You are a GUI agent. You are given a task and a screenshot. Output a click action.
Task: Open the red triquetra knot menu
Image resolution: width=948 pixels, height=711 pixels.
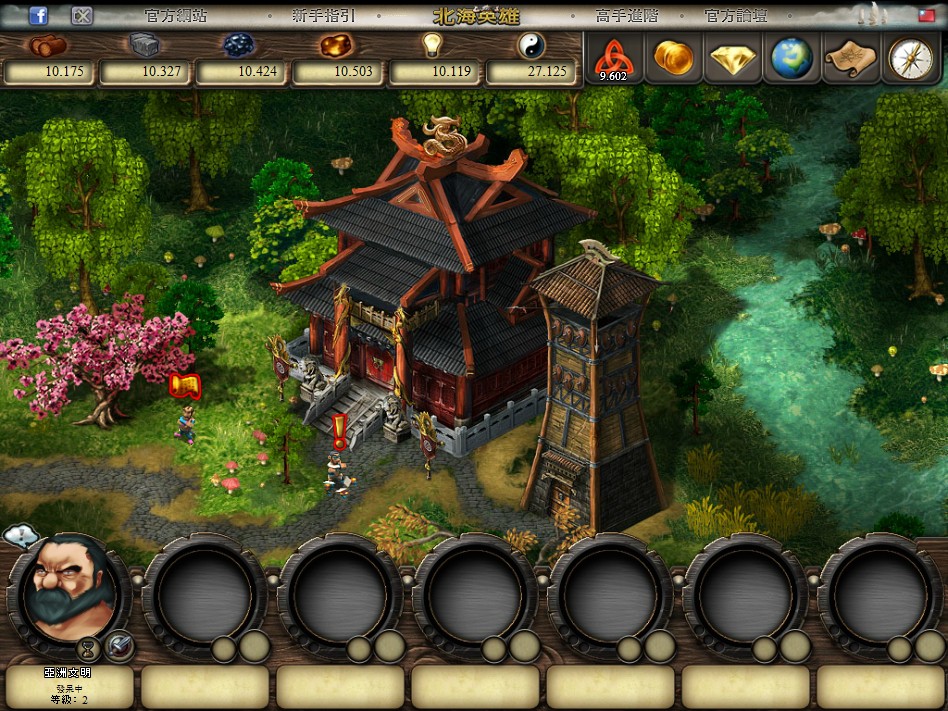613,58
